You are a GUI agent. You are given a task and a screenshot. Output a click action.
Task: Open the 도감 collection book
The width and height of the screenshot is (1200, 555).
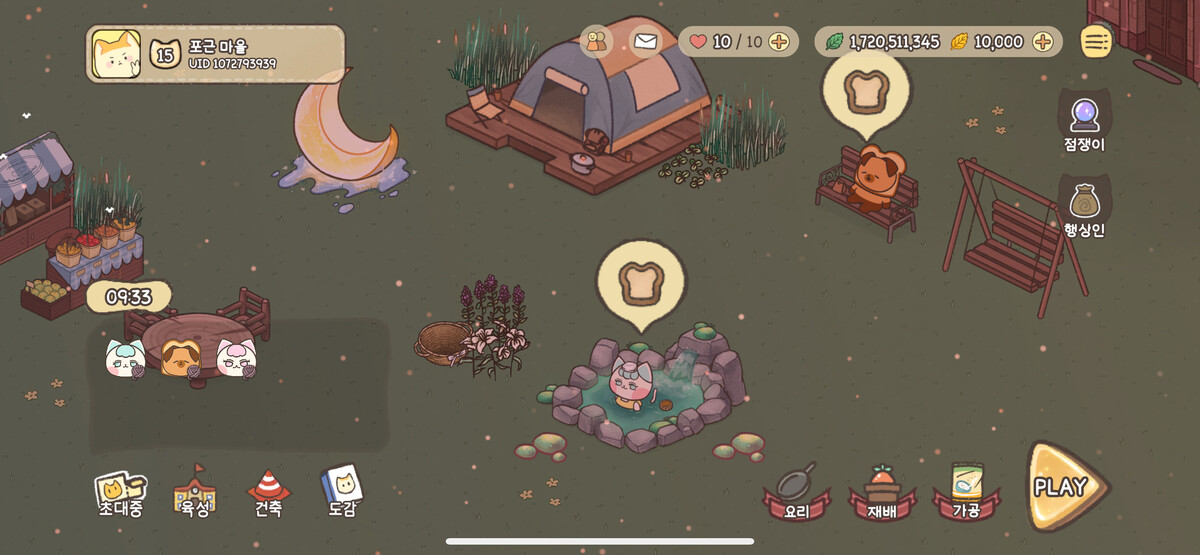click(x=342, y=492)
